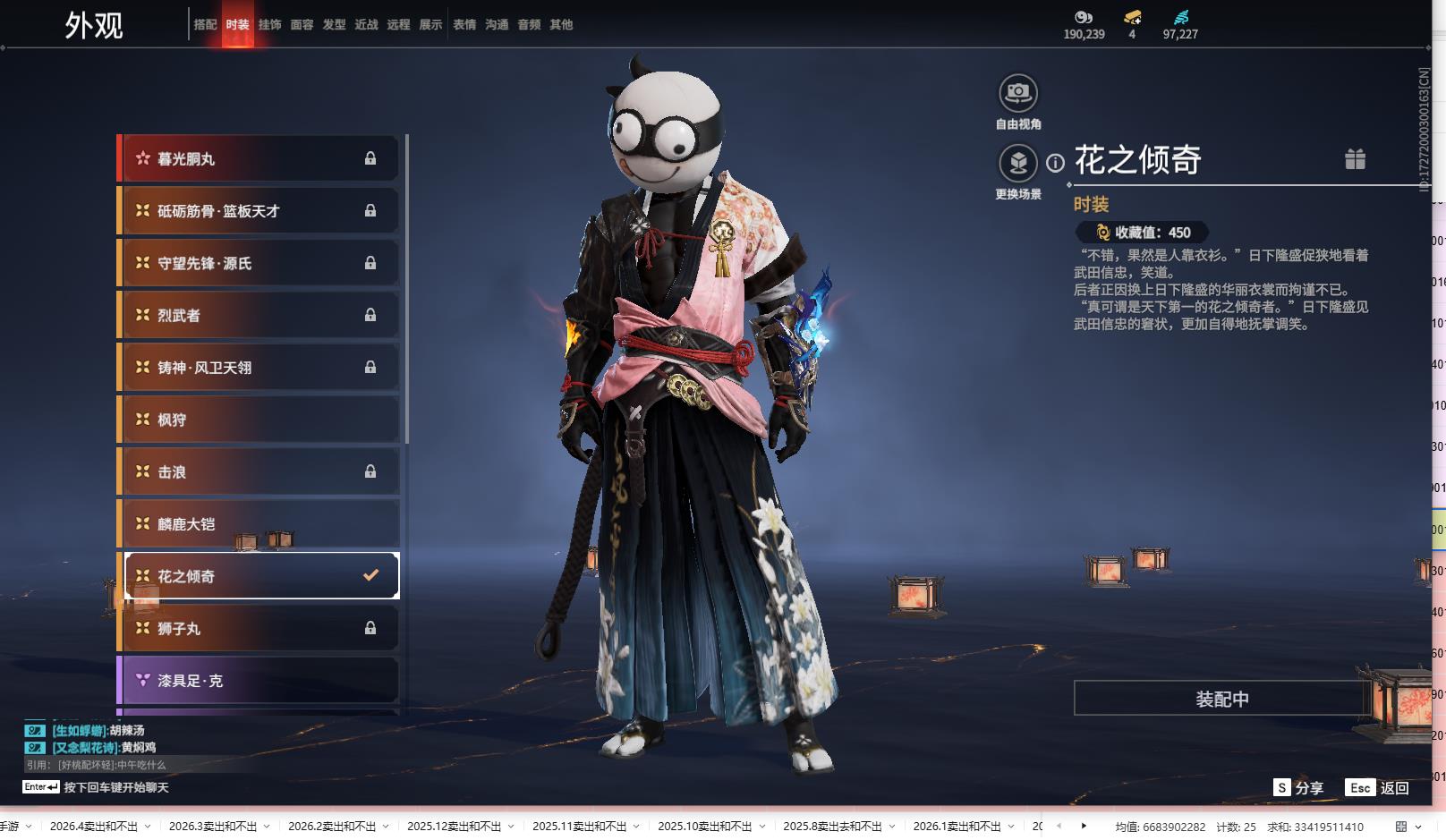
Task: Select the 面容 tab
Action: (302, 25)
